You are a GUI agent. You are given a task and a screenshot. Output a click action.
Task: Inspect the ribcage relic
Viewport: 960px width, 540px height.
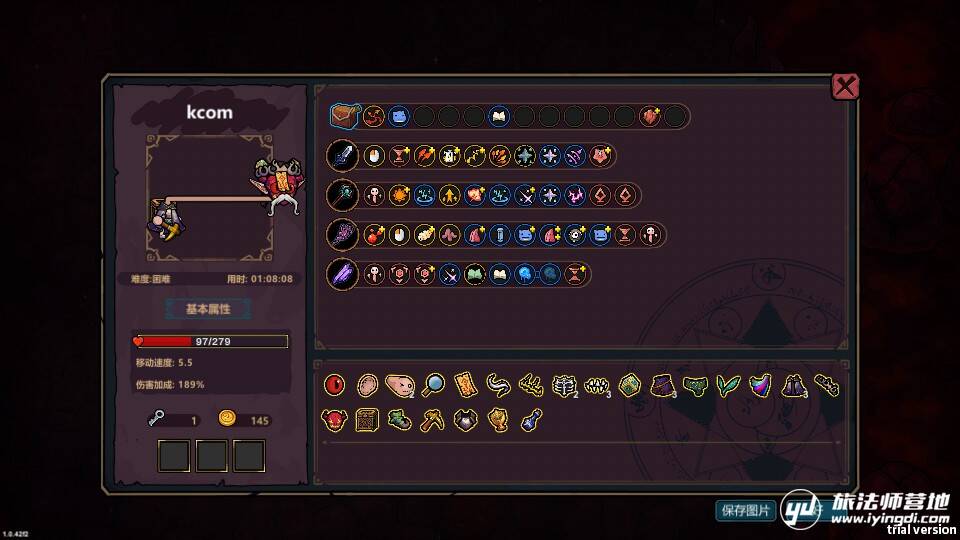(x=563, y=385)
